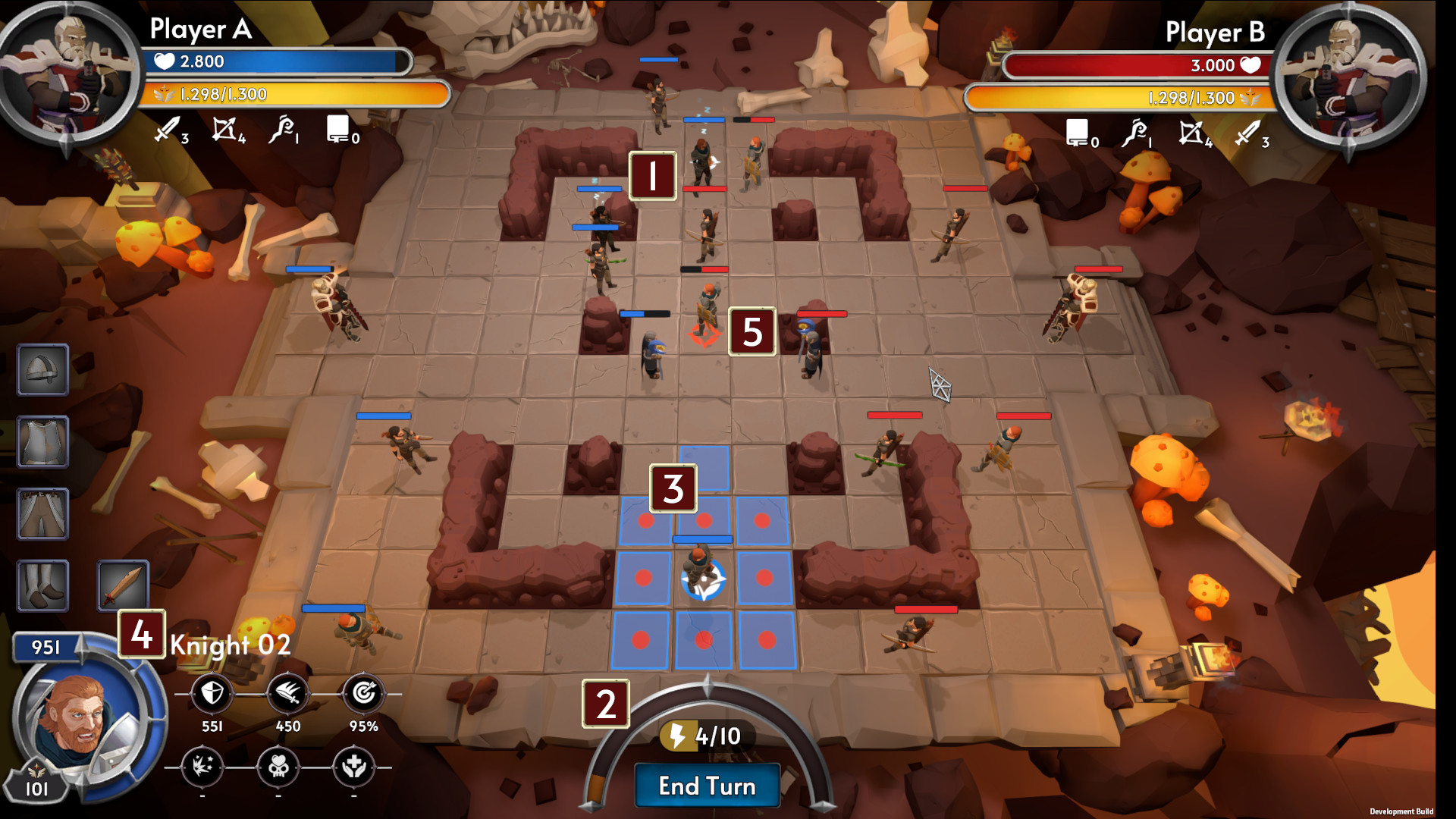Inspect the claw attack stat icon

287,693
